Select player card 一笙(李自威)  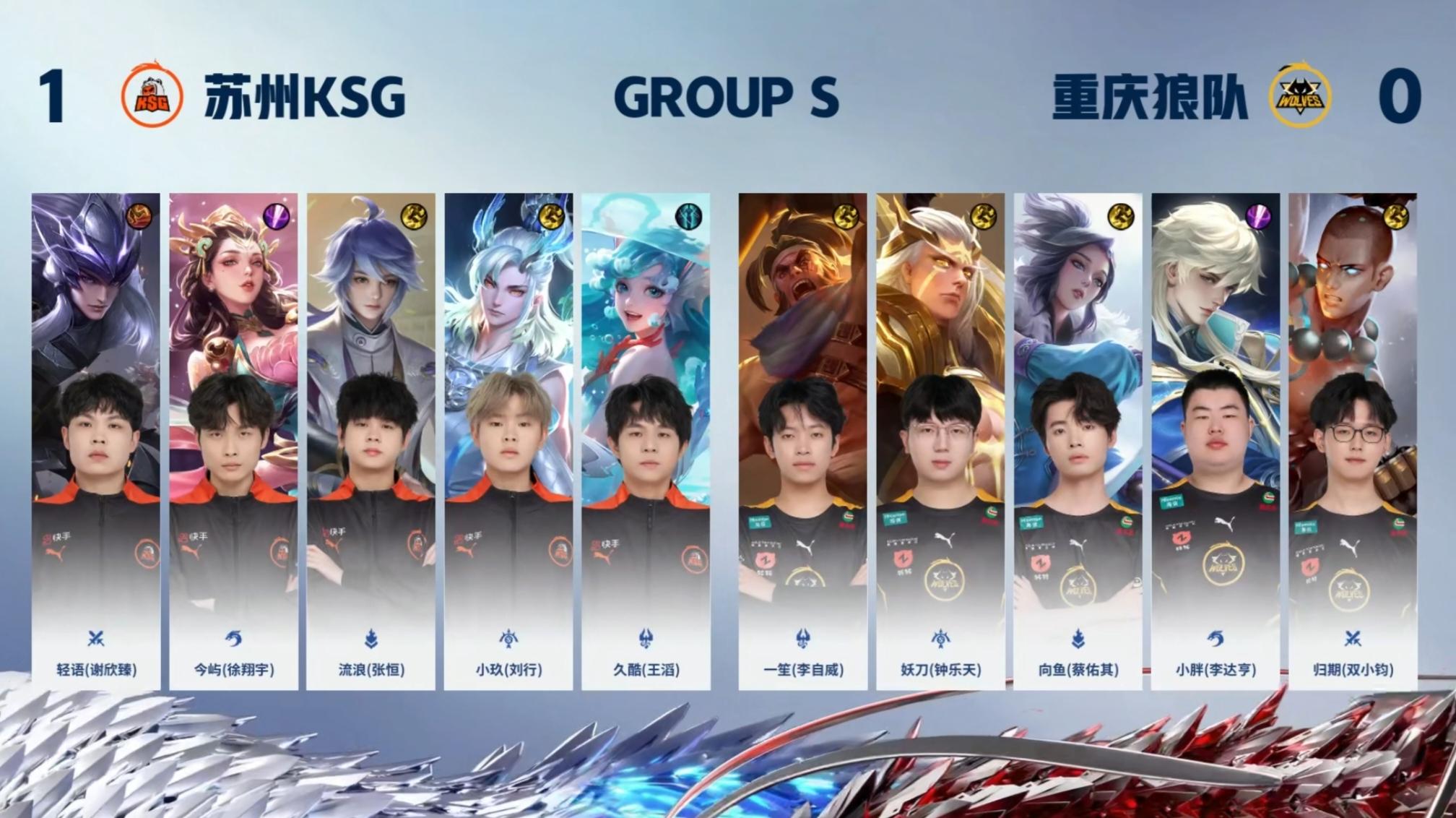pos(802,441)
